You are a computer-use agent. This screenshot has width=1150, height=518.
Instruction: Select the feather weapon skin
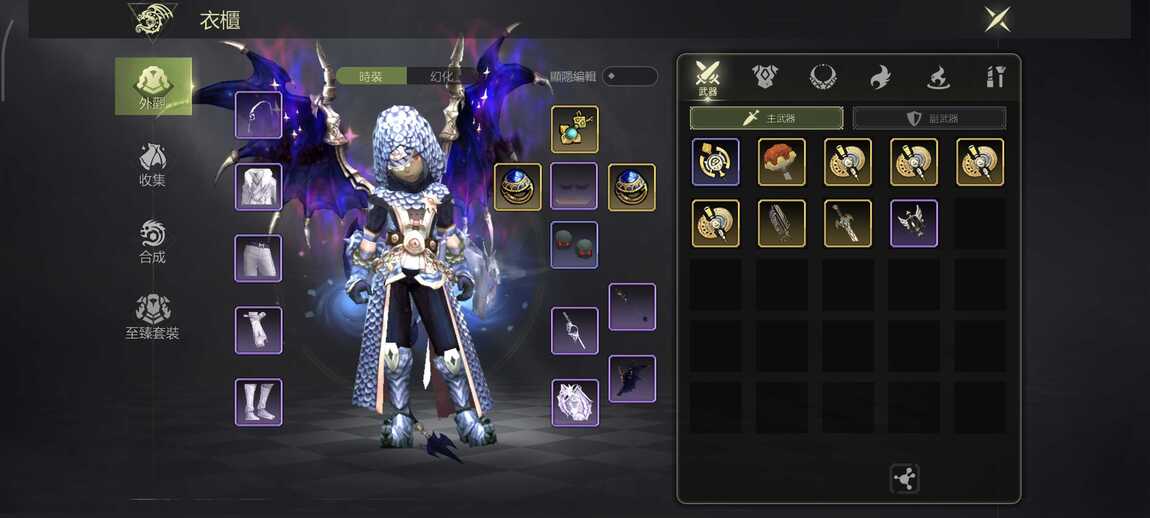click(x=782, y=223)
